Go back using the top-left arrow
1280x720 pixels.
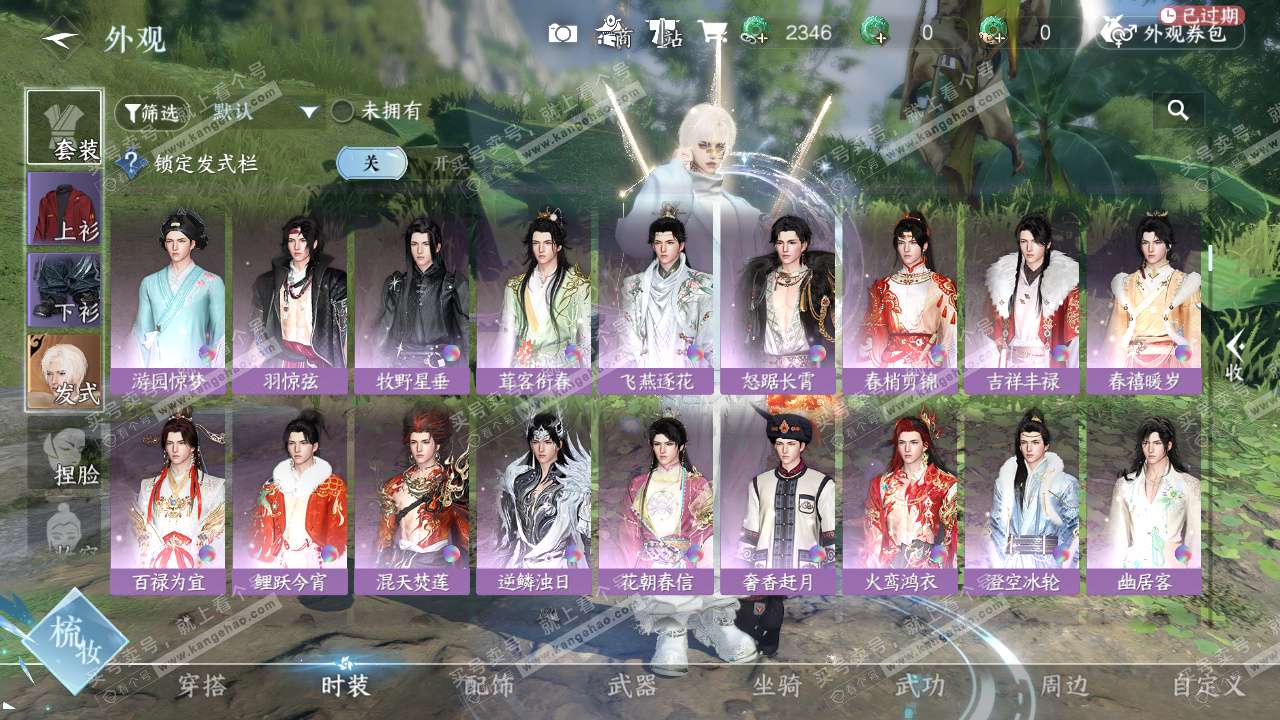[x=62, y=38]
